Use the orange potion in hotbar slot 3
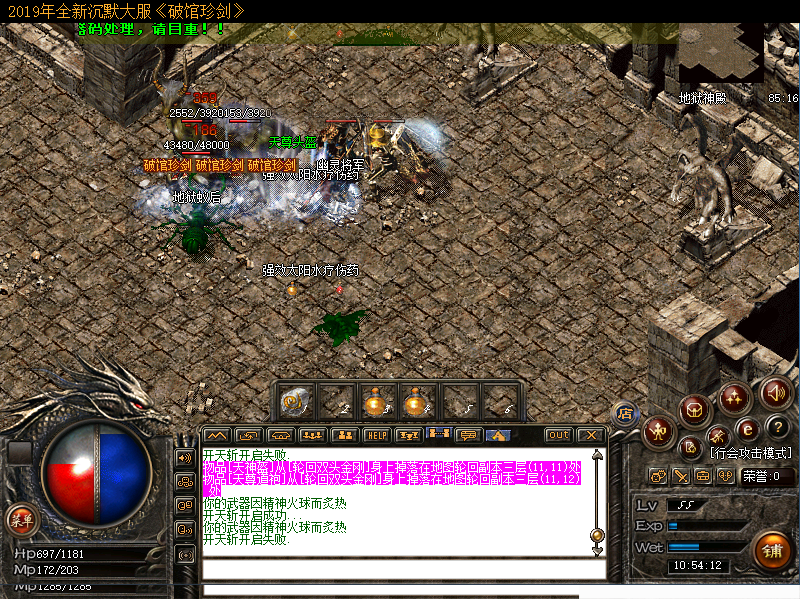The height and width of the screenshot is (599, 800). click(376, 401)
